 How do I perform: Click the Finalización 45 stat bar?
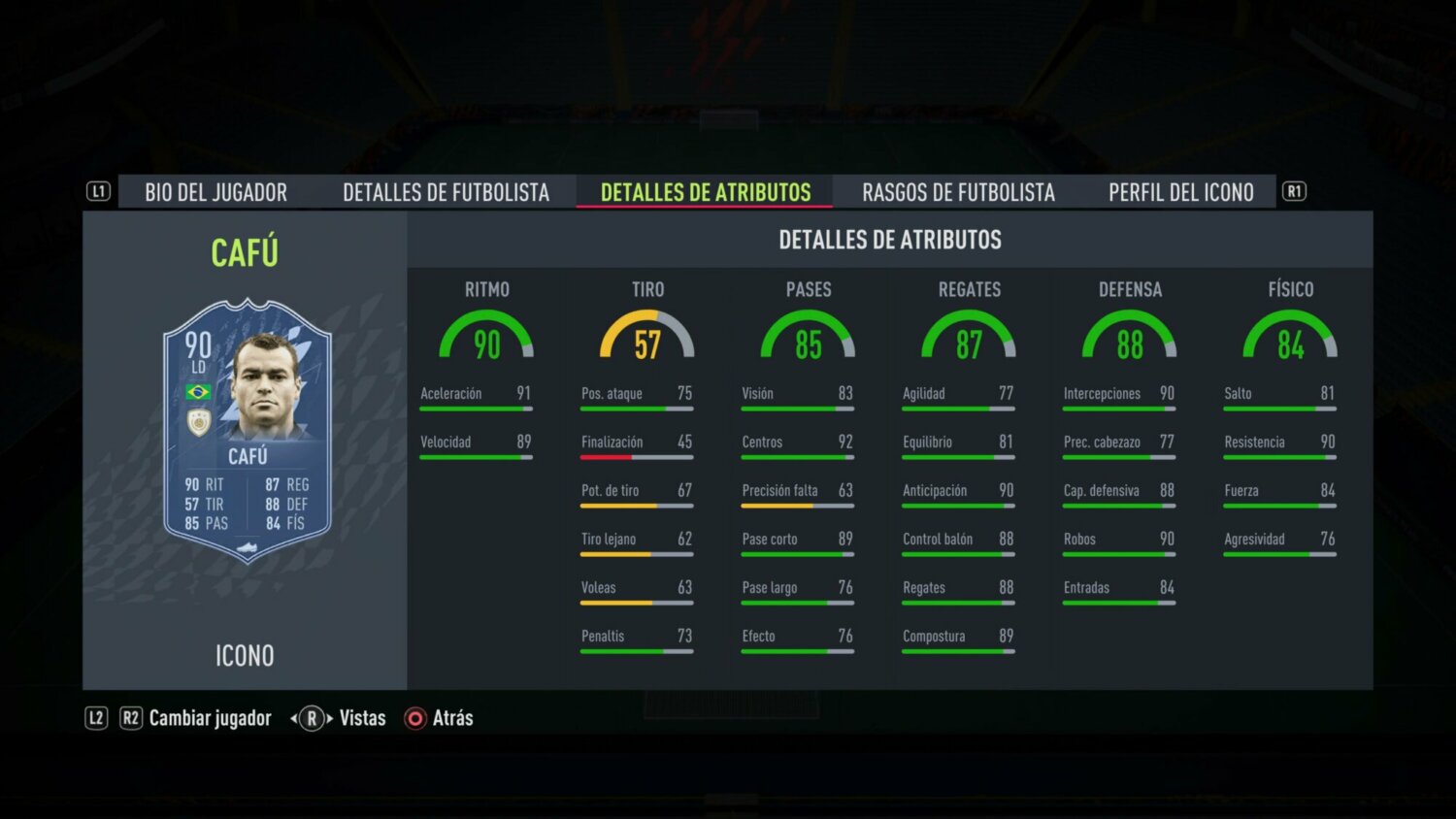636,446
